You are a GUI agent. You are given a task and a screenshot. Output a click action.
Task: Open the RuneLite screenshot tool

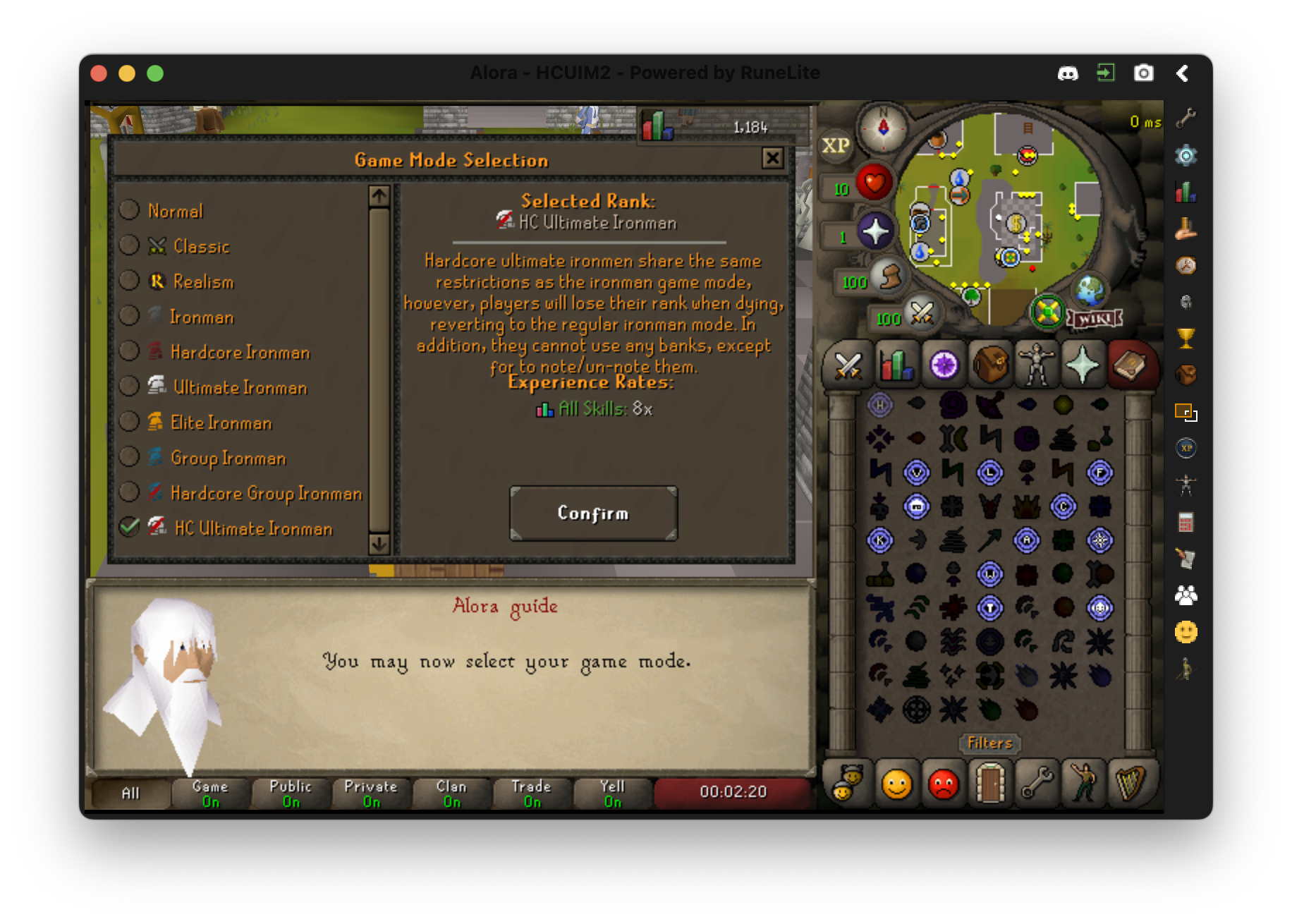pos(1145,73)
